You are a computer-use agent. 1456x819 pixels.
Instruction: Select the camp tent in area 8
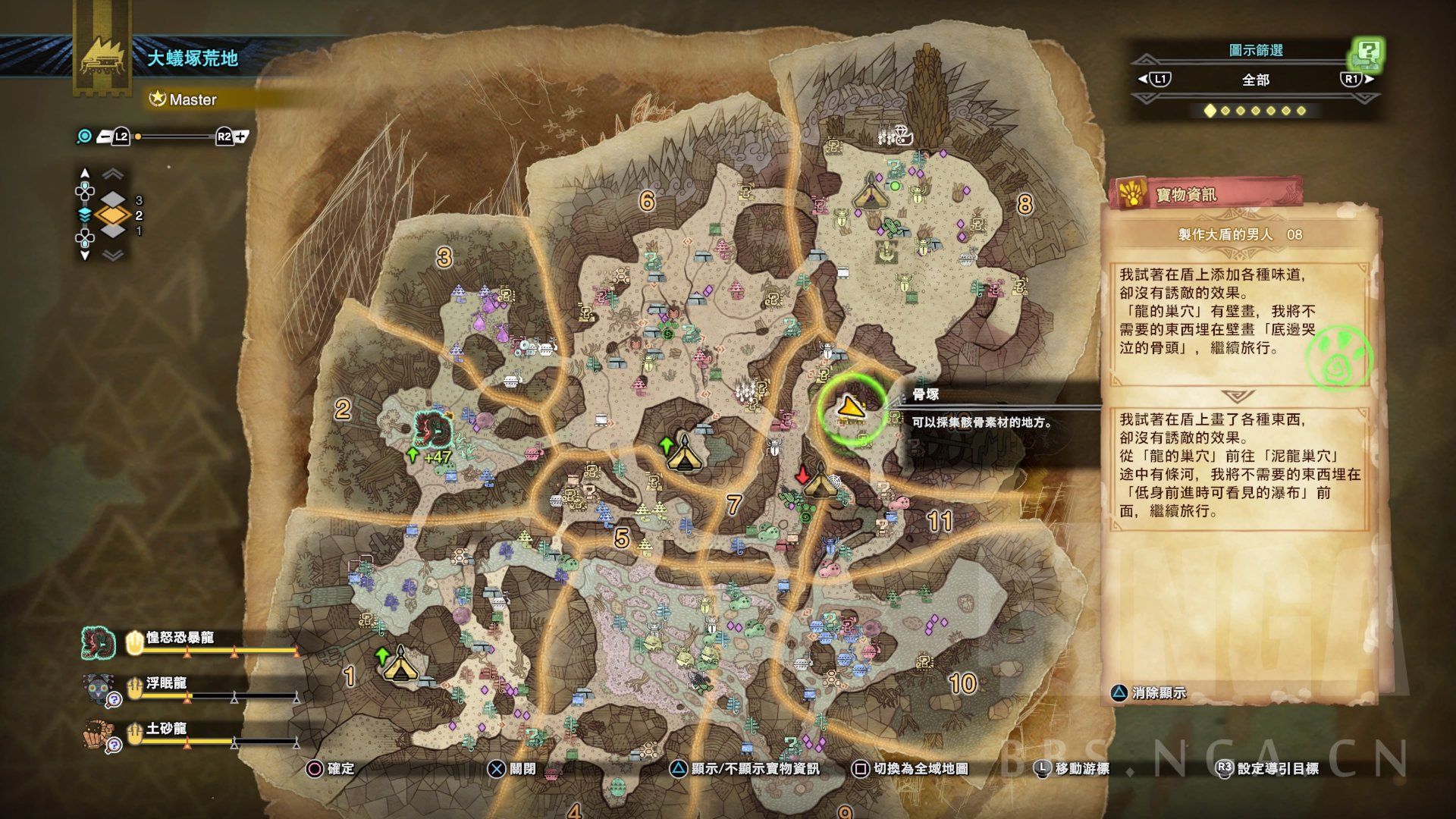[870, 192]
